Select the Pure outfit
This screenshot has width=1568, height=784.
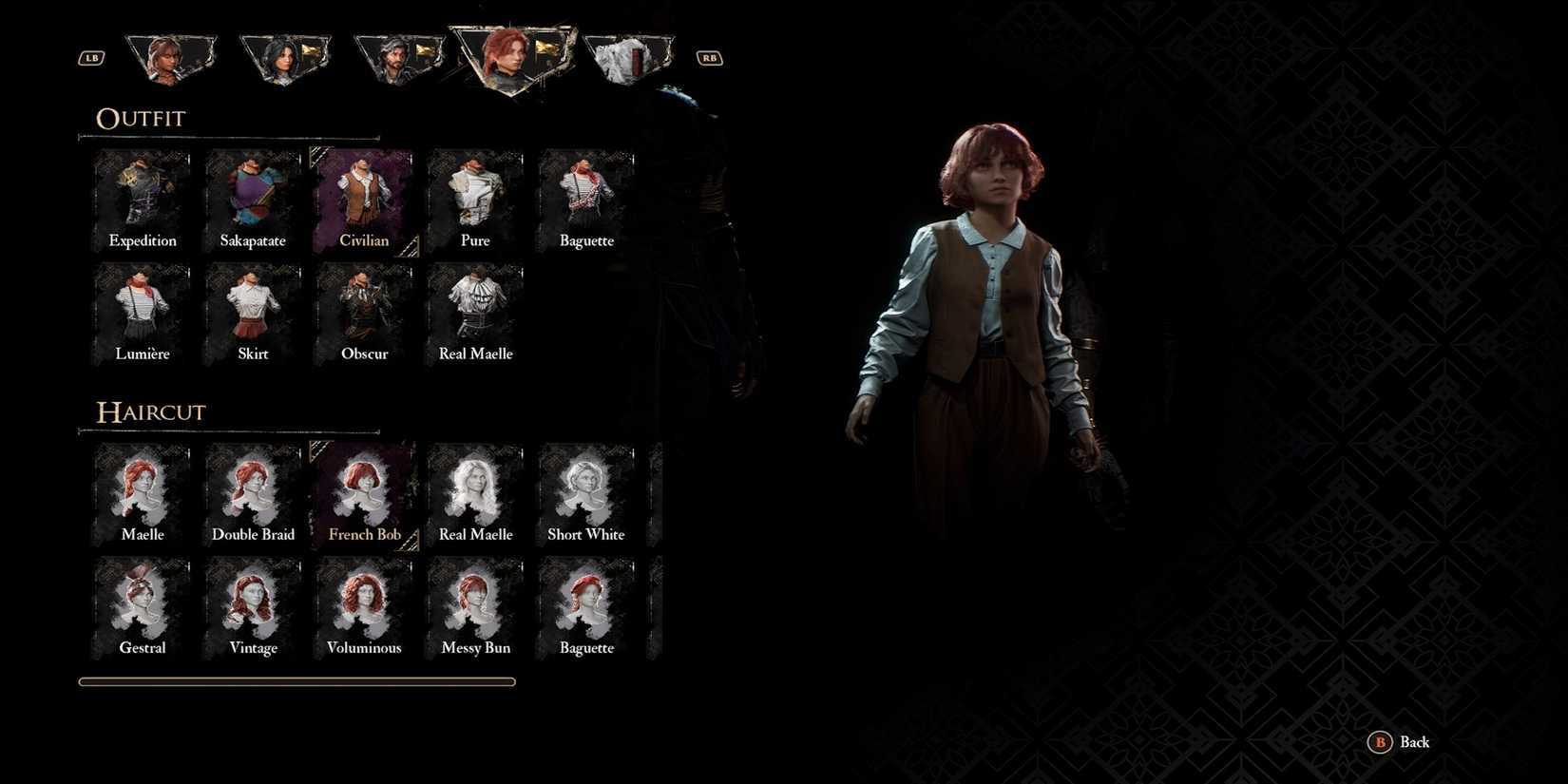pos(475,195)
